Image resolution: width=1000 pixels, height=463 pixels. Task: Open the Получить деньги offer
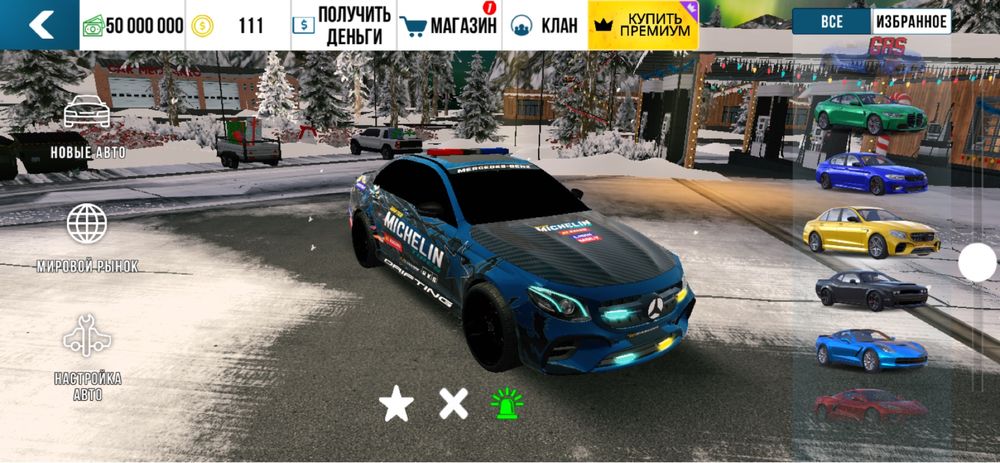(343, 26)
